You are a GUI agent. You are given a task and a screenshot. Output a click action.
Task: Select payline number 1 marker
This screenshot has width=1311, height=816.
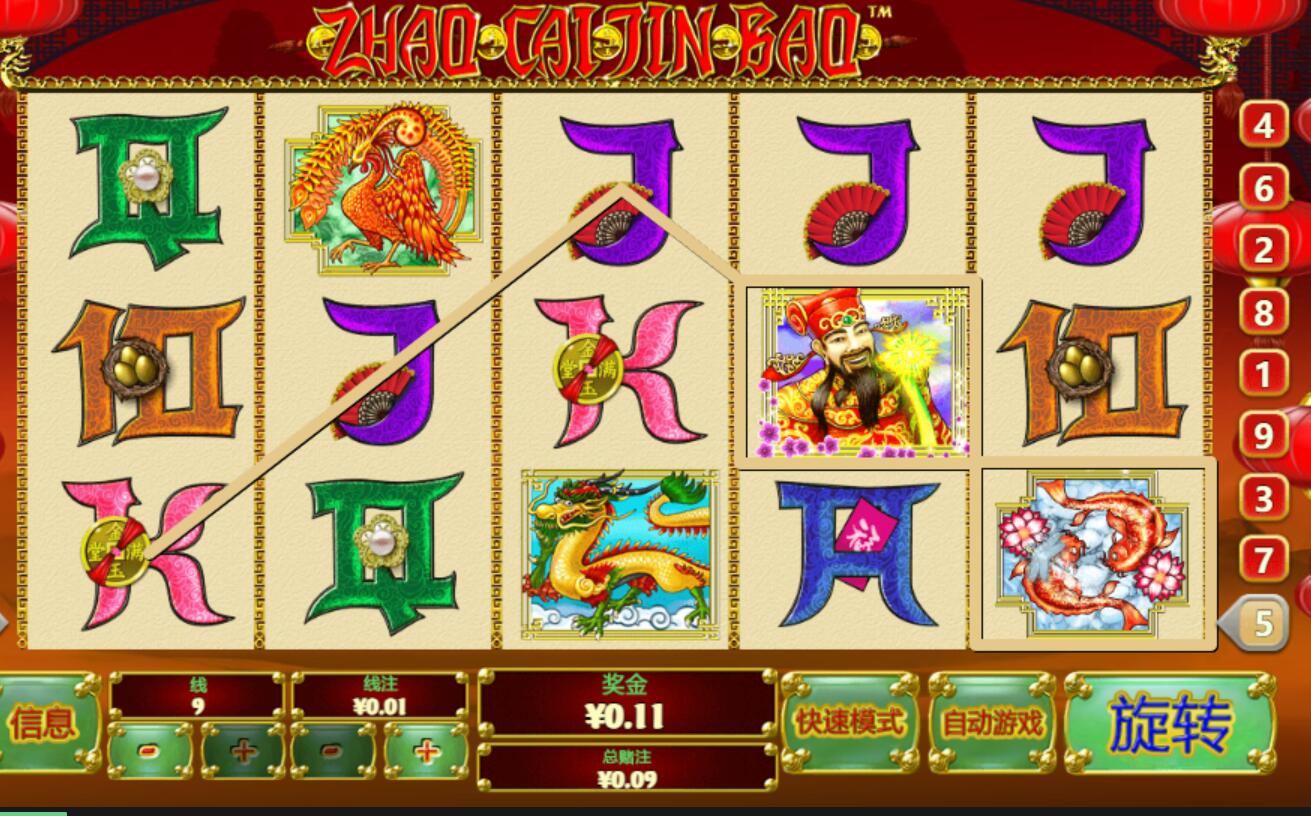[x=1264, y=375]
